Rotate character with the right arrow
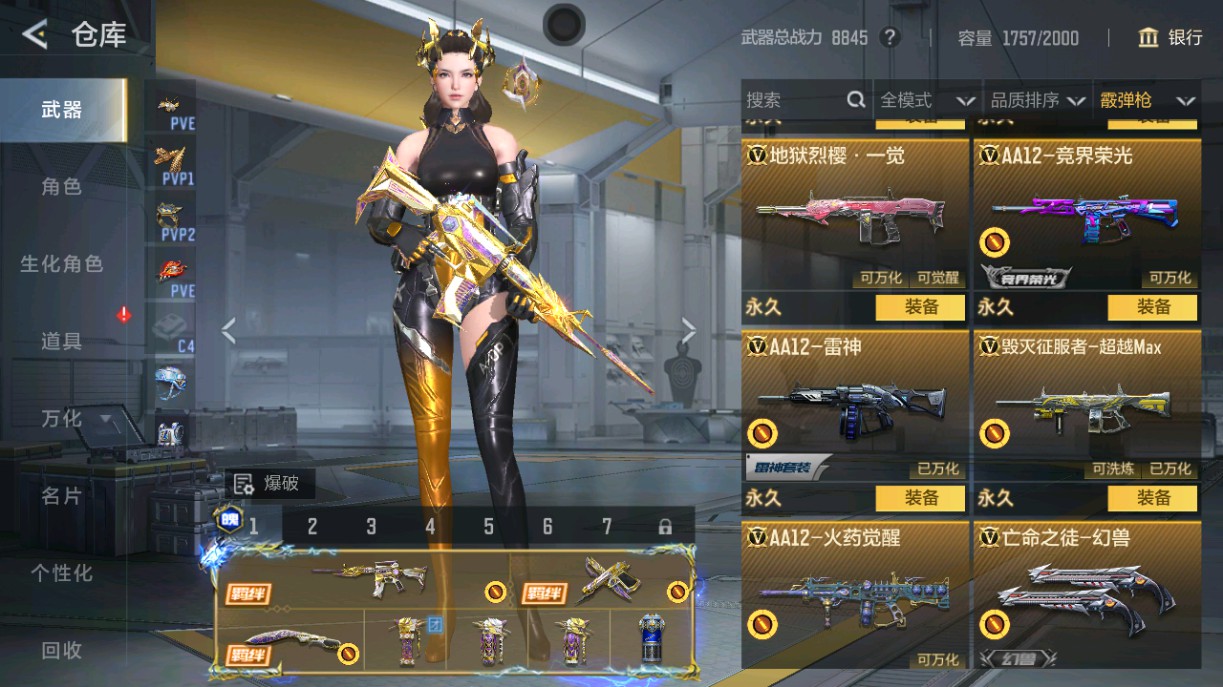1223x687 pixels. click(x=688, y=330)
